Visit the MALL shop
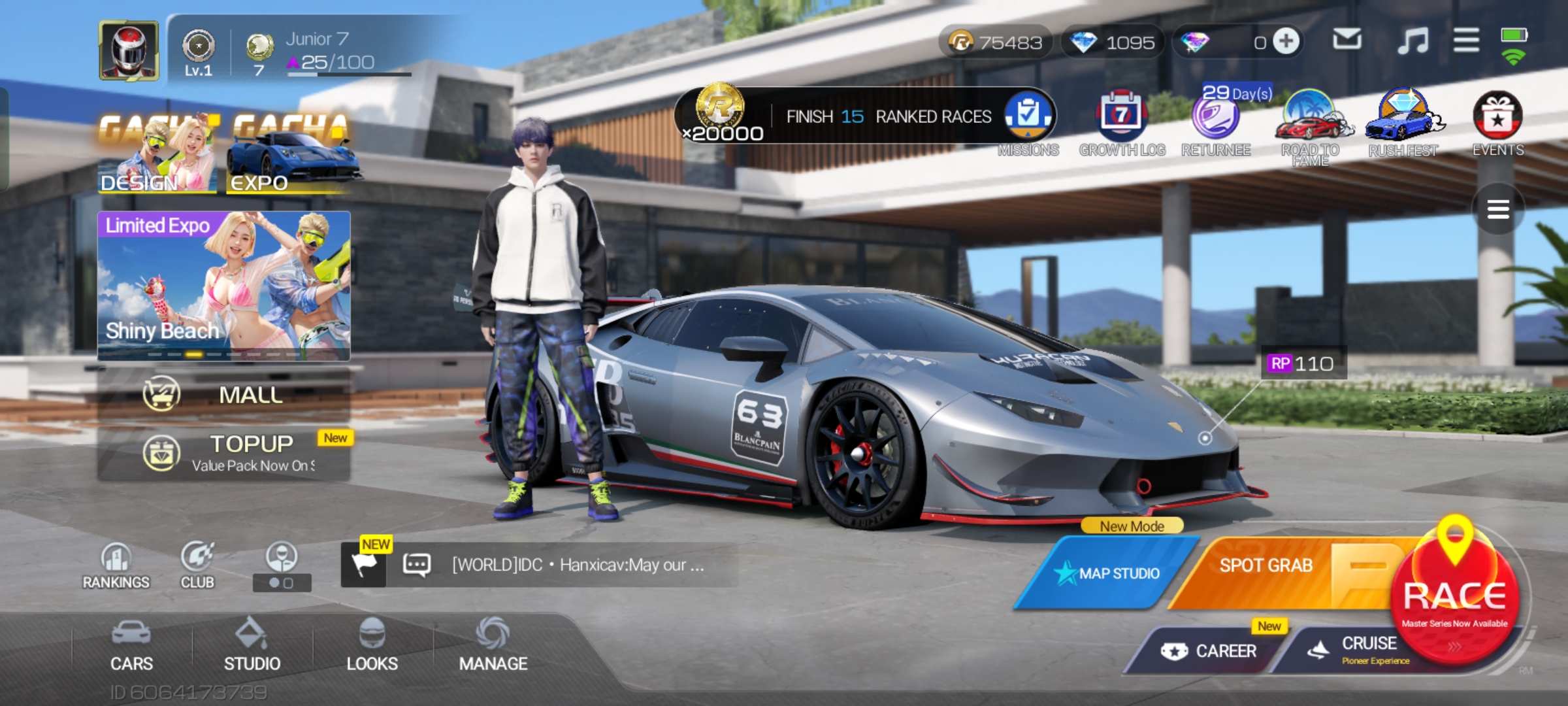The width and height of the screenshot is (1568, 706). pyautogui.click(x=224, y=394)
